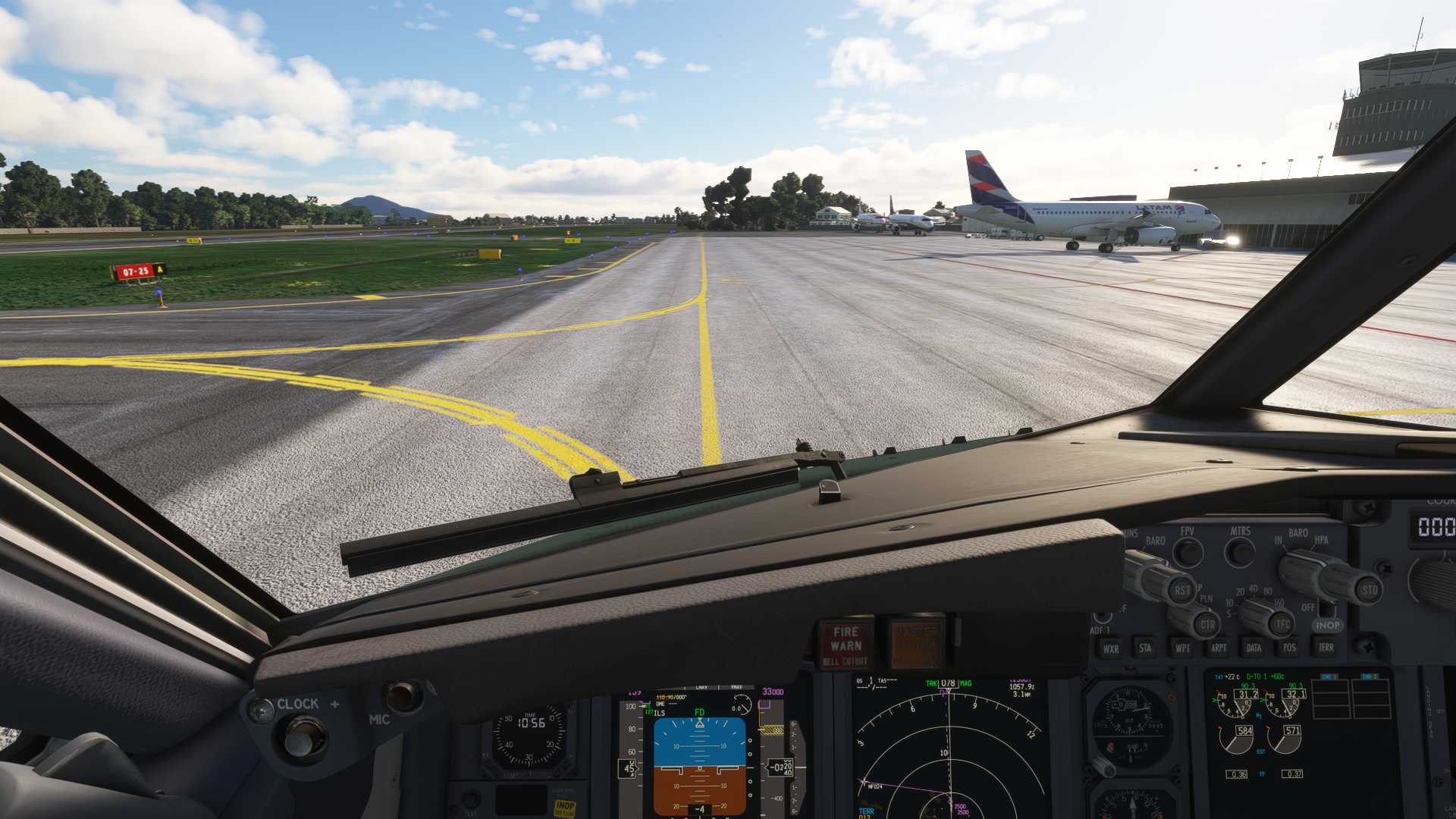Show traffic with the TFC knob button
This screenshot has width=1456, height=819.
pos(1282,624)
